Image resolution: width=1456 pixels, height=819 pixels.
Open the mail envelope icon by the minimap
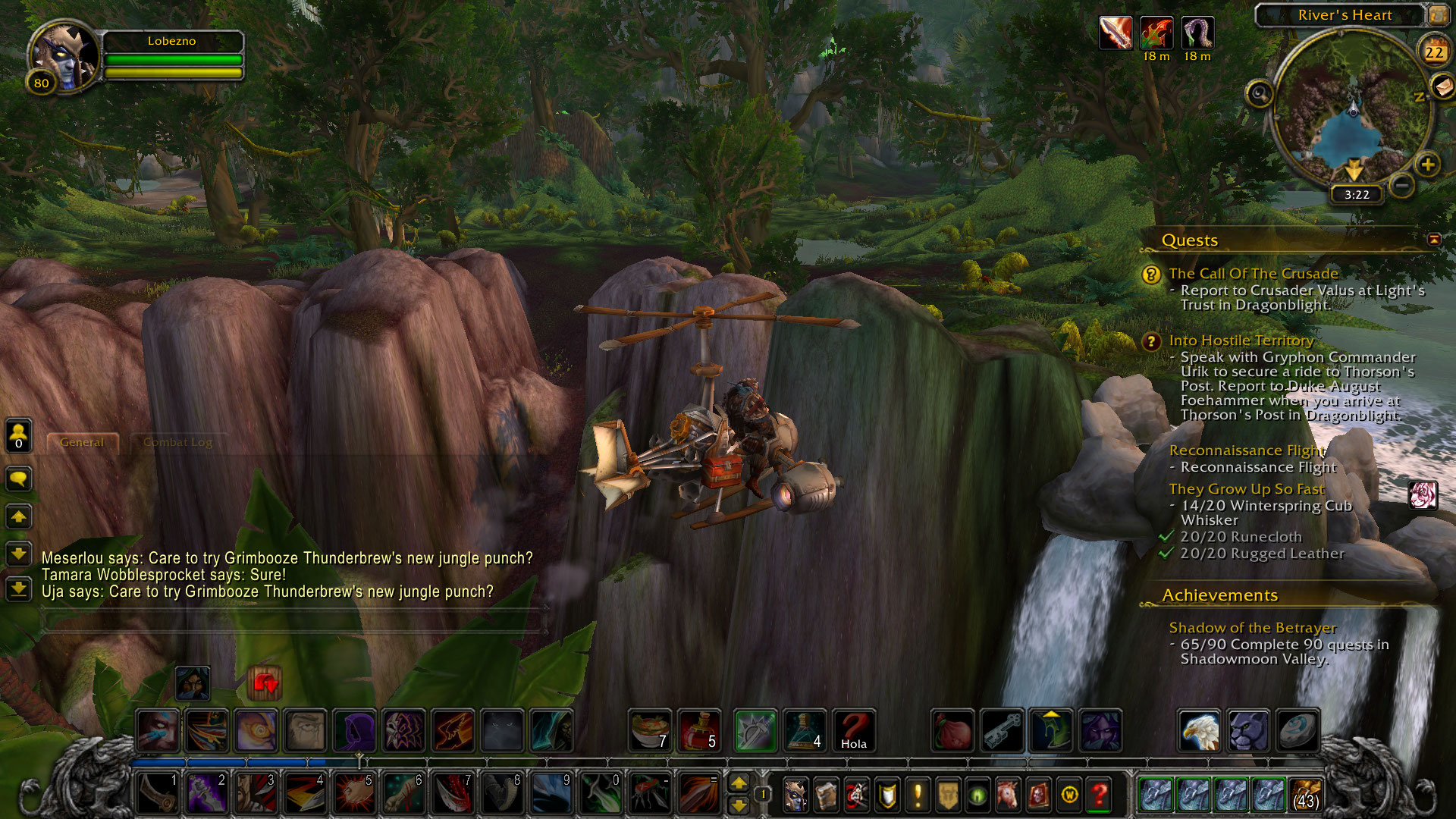click(x=1442, y=86)
